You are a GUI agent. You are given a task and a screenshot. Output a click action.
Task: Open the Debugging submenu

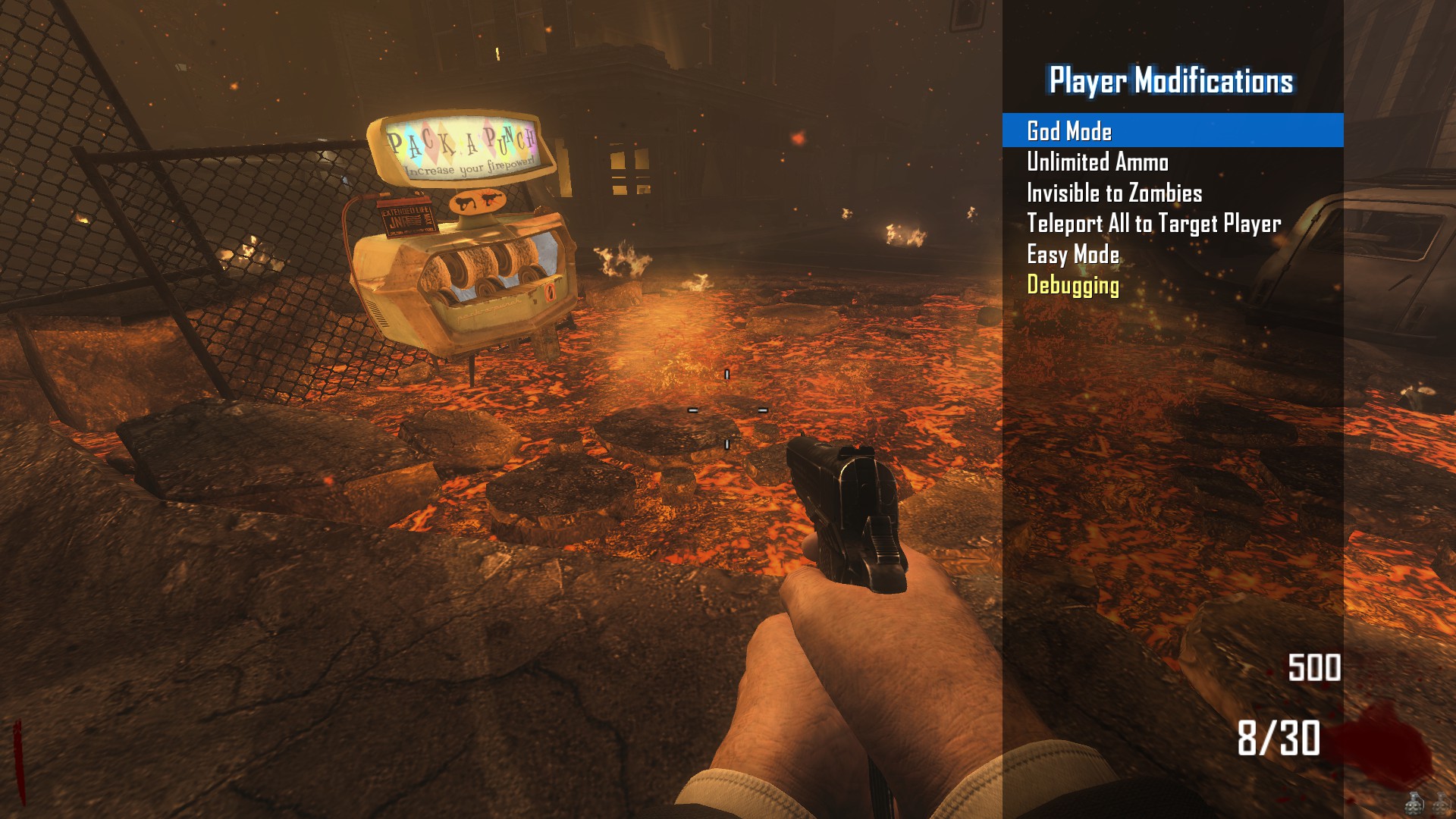1073,285
